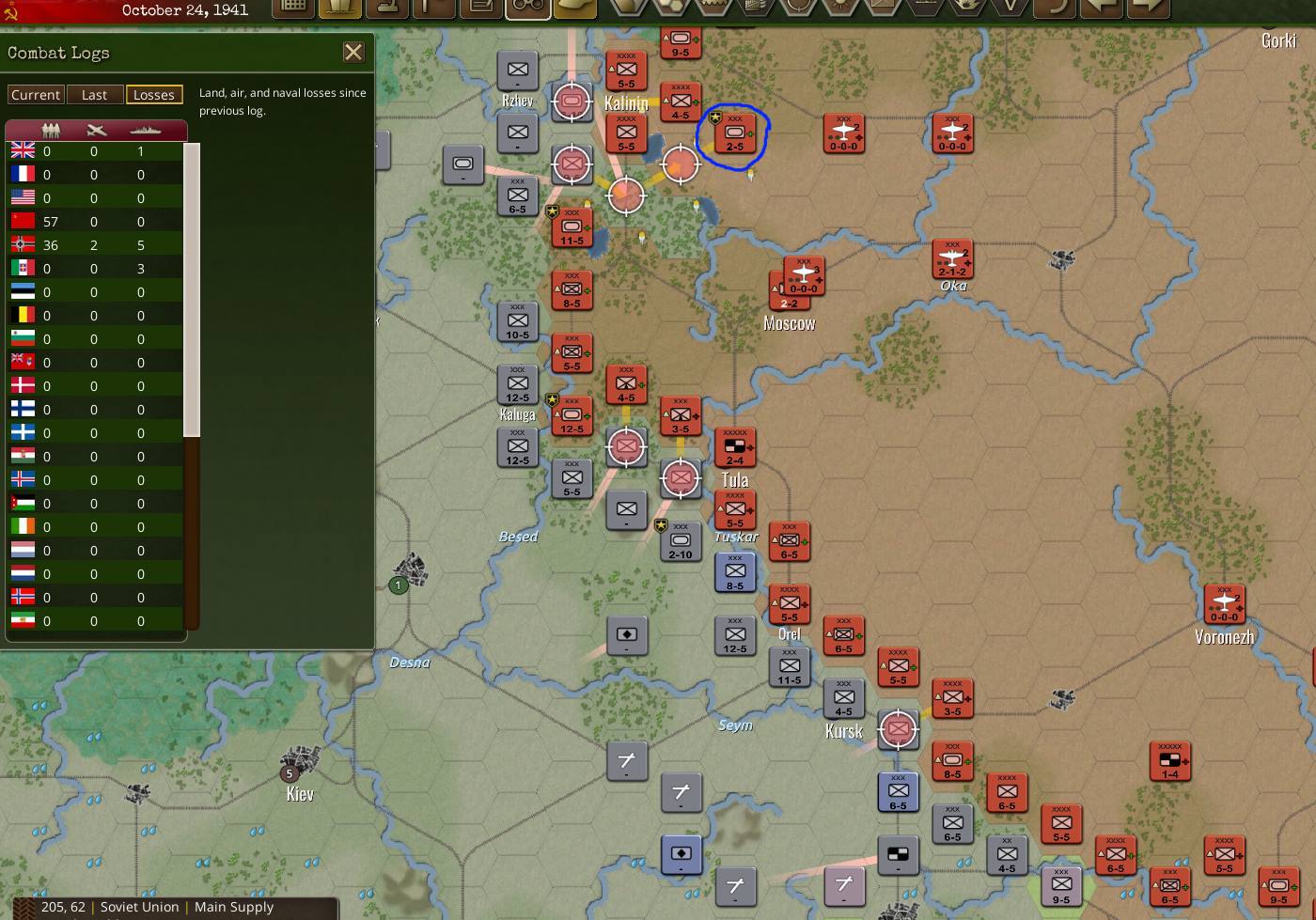Expand the infantry losses column header
The width and height of the screenshot is (1316, 920).
(52, 130)
